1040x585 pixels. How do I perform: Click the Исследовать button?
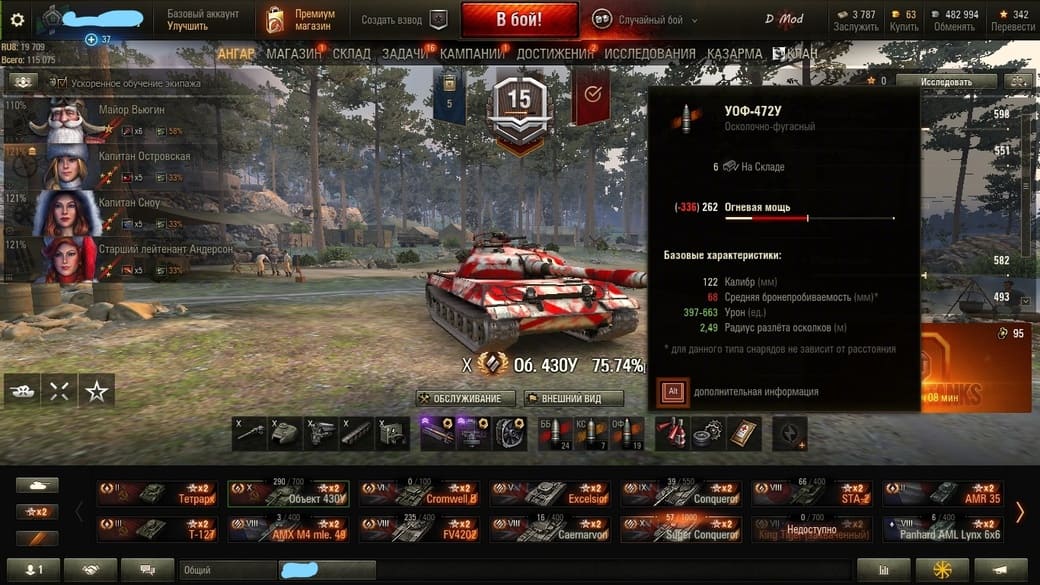(945, 81)
